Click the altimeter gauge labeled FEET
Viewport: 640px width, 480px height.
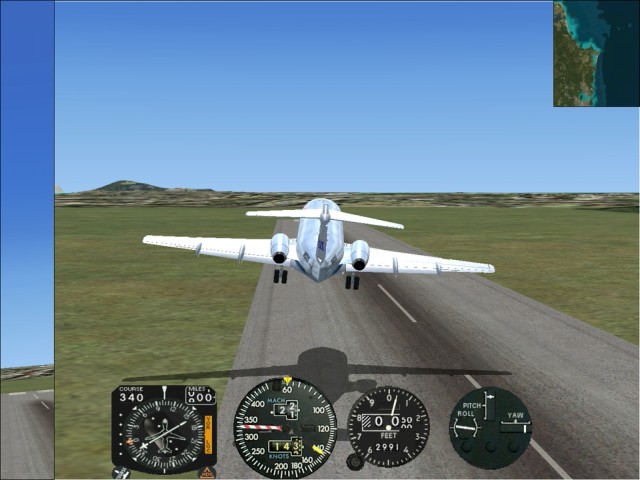tap(388, 426)
